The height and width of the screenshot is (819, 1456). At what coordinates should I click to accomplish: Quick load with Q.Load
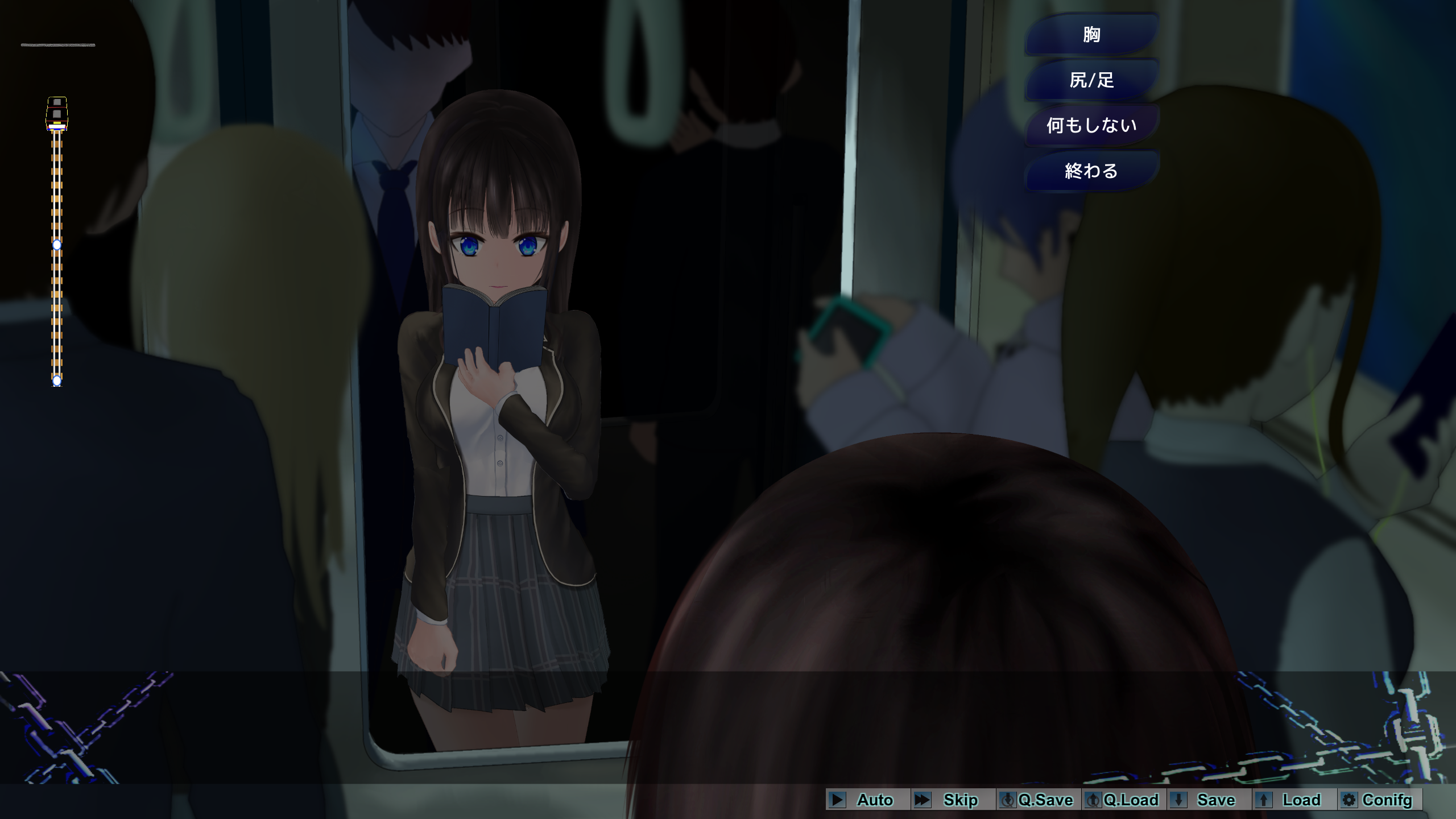tap(1123, 800)
